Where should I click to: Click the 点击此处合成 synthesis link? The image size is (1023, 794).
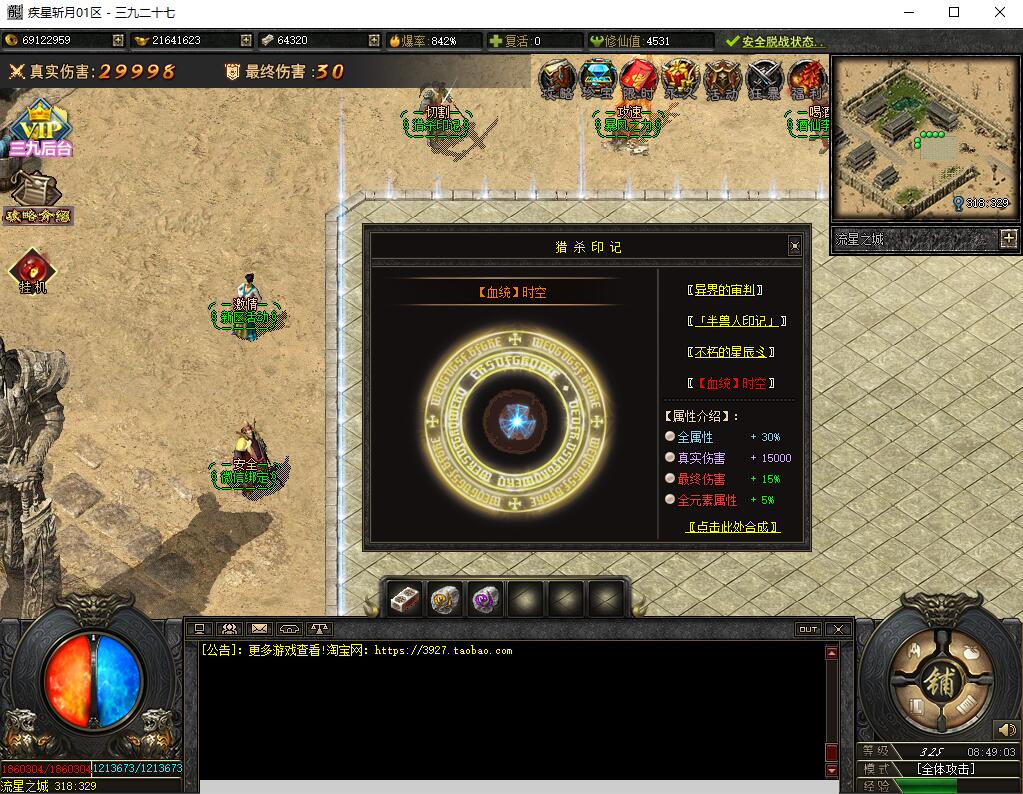[x=732, y=527]
